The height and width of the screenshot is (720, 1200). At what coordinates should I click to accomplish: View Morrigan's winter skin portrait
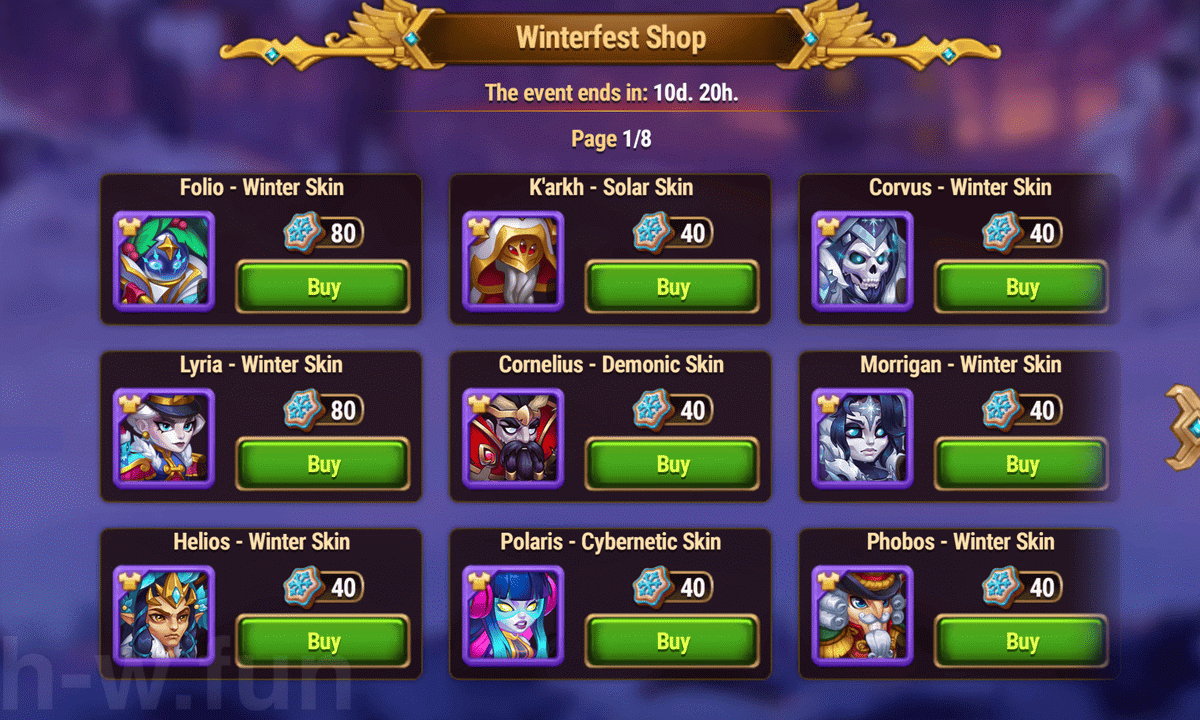(x=862, y=438)
